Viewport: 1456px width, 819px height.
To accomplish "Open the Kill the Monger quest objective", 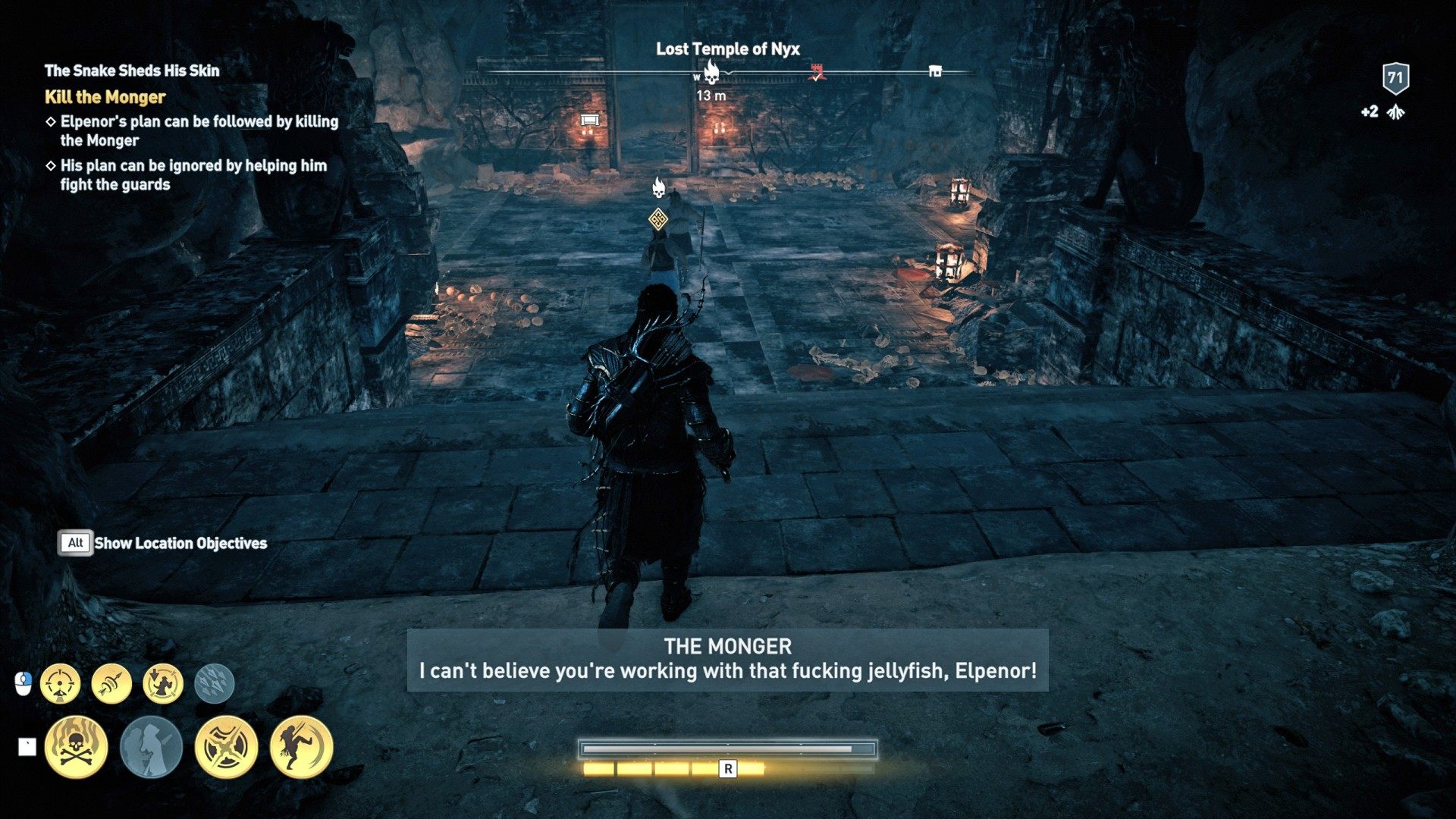I will coord(105,97).
